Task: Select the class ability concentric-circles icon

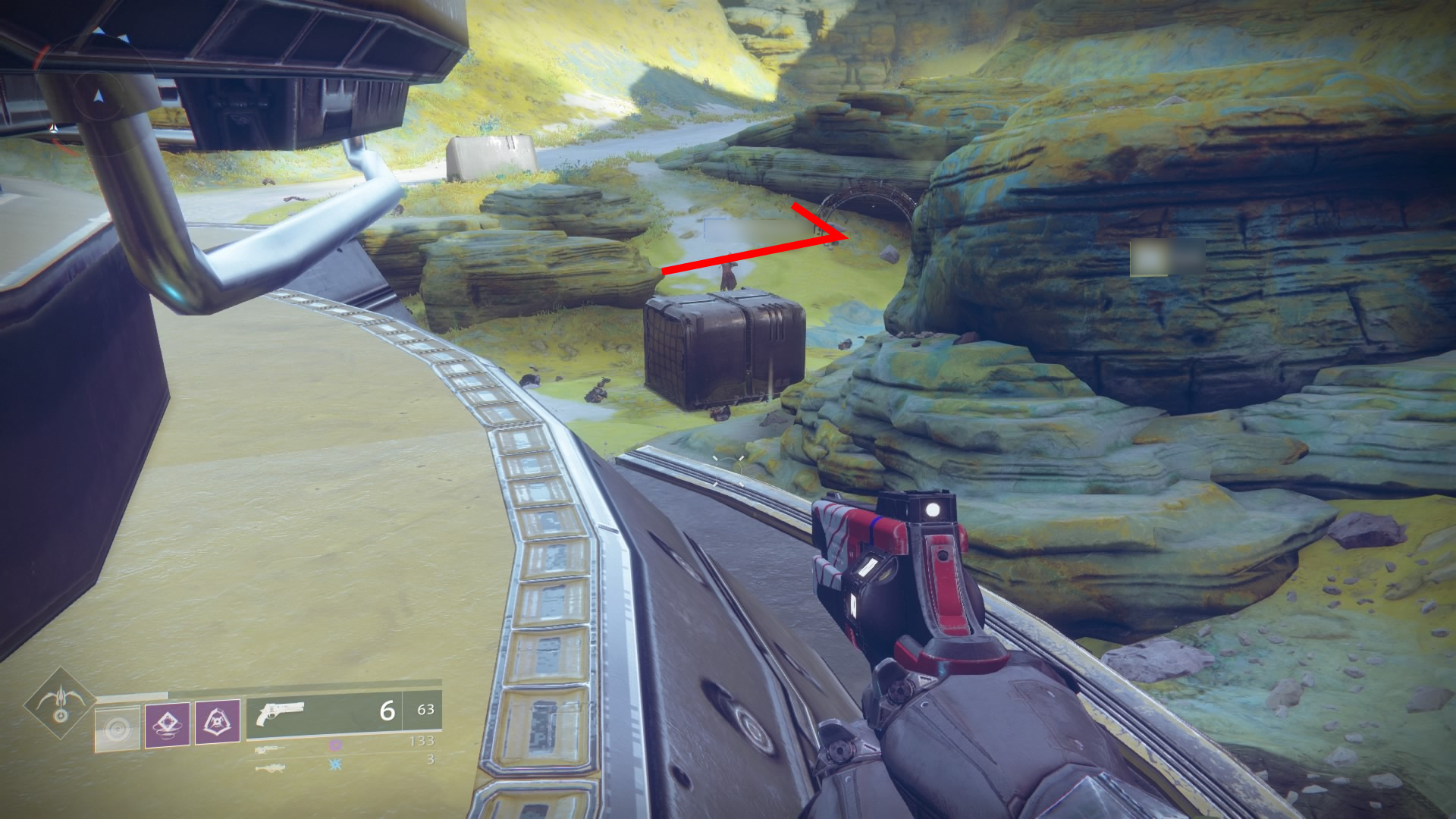Action: (x=118, y=729)
